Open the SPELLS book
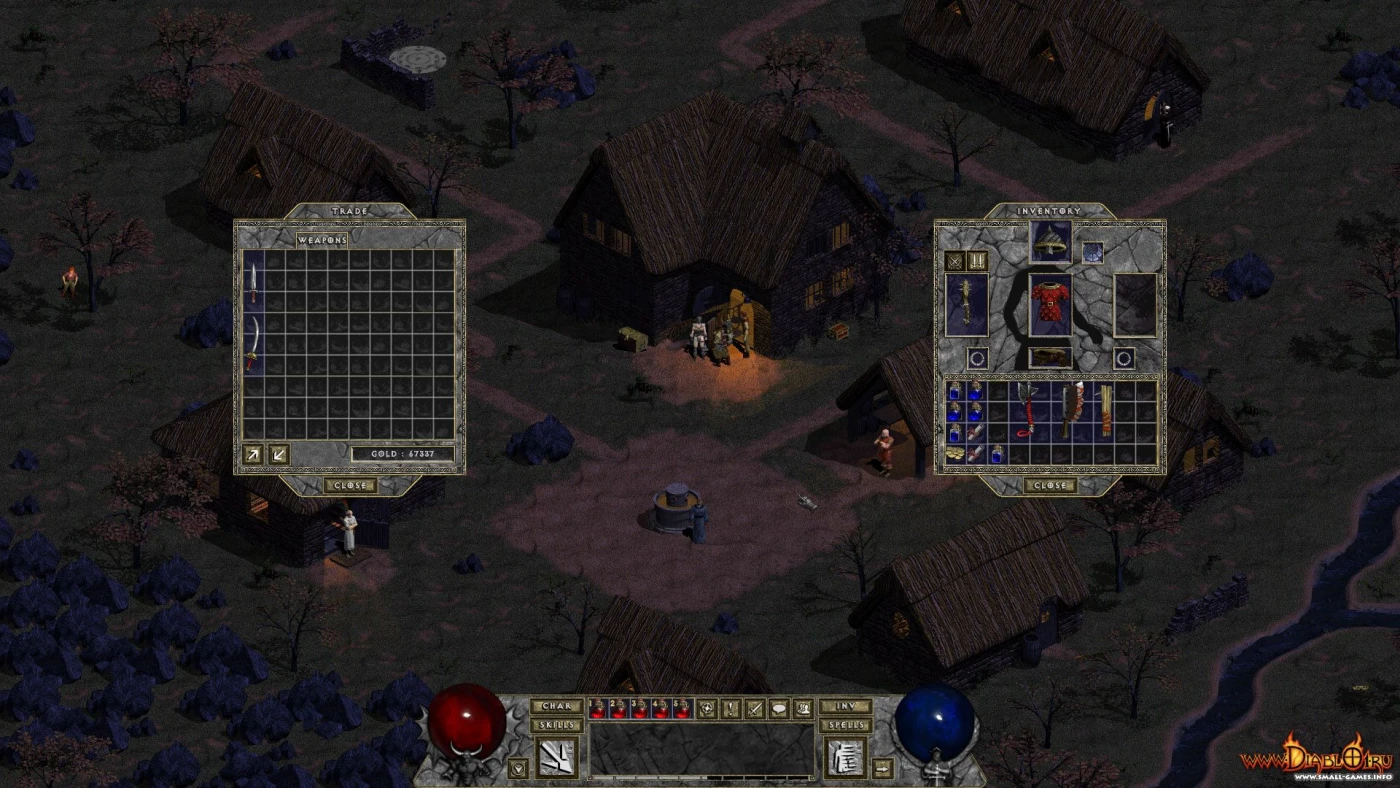The width and height of the screenshot is (1400, 788). pos(844,725)
